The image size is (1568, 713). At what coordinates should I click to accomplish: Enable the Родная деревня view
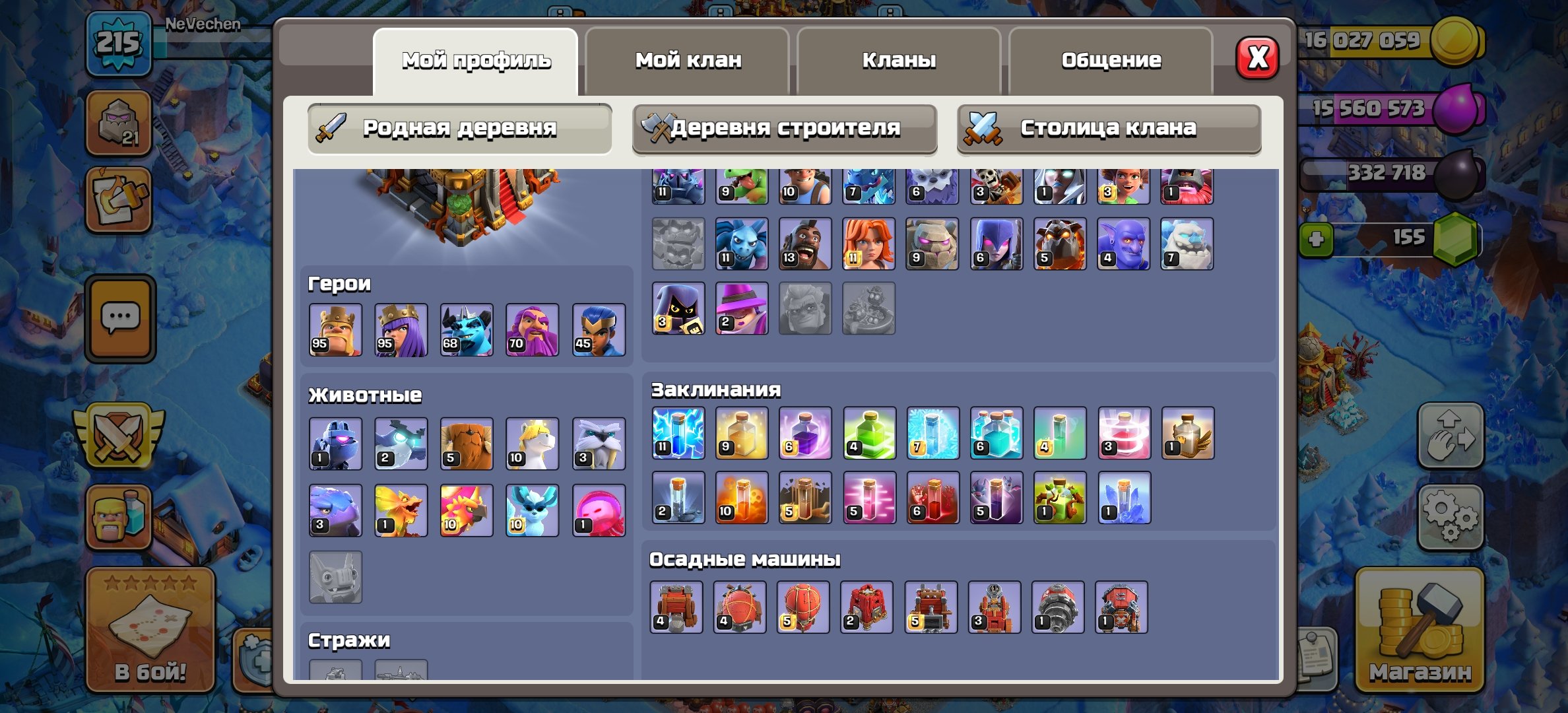tap(459, 127)
